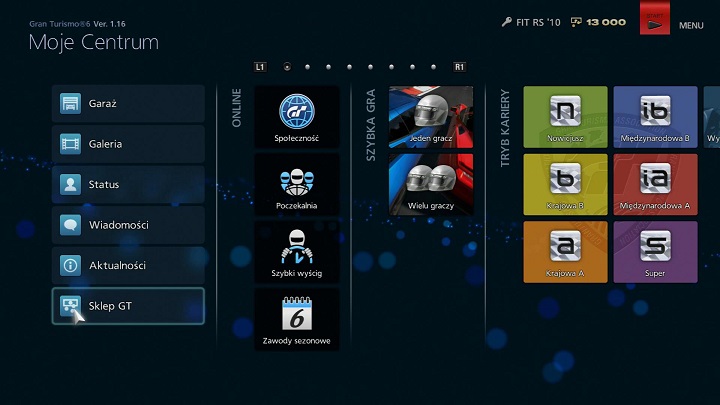Image resolution: width=720 pixels, height=405 pixels.
Task: Open the Międzynarodowa A career class
Action: [x=655, y=184]
